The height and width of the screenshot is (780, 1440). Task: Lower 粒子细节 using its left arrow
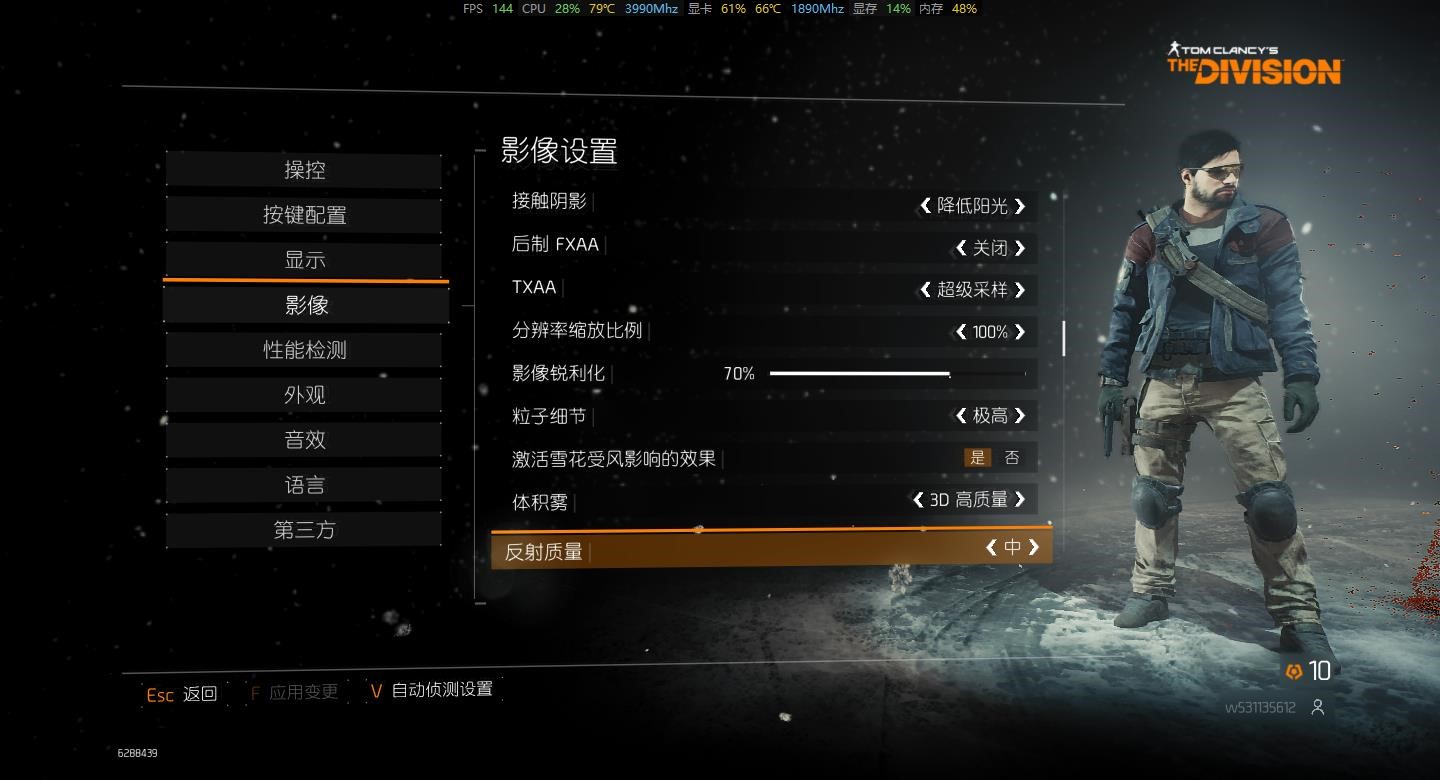coord(961,416)
